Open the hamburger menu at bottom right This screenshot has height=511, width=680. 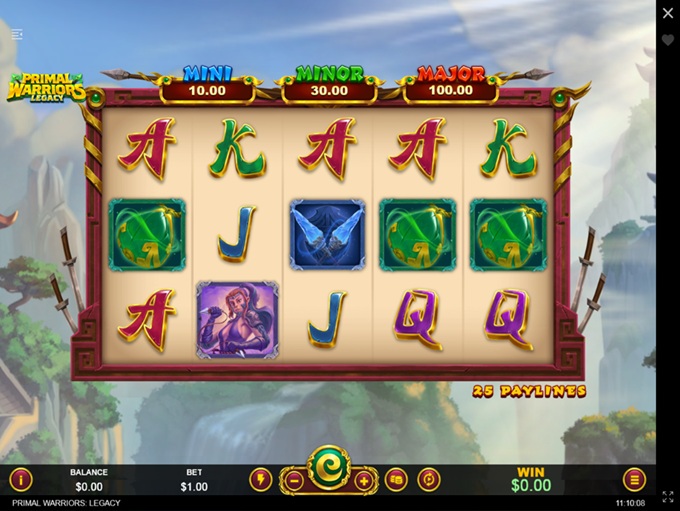[634, 479]
